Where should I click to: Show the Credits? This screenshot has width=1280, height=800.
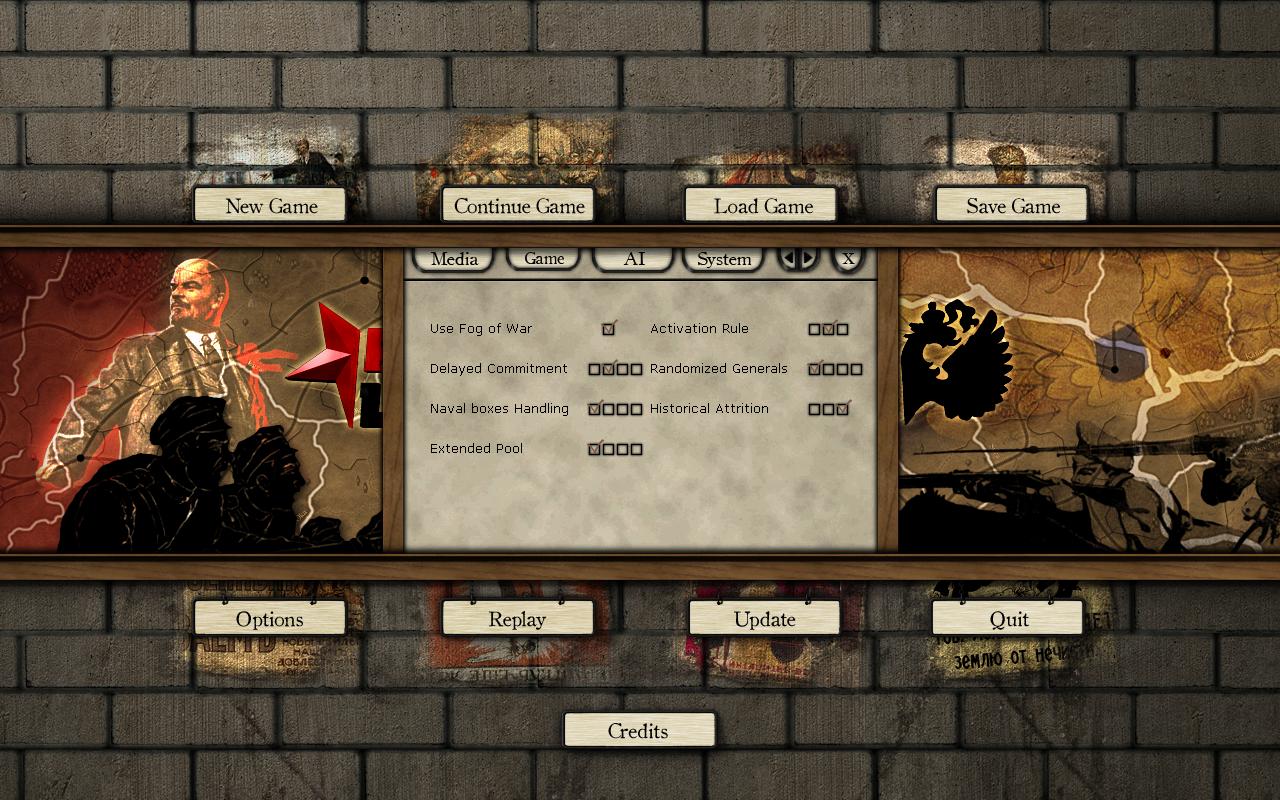pos(638,731)
